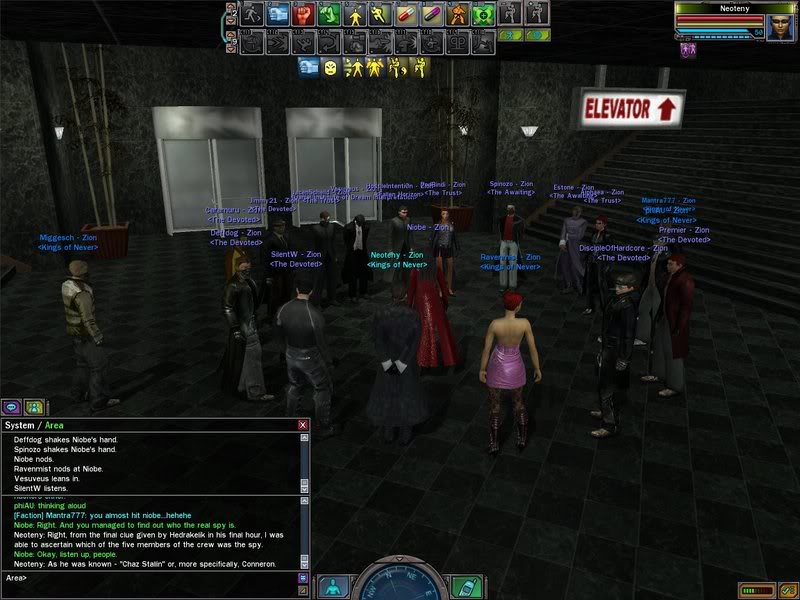Click the blue fist hotbar slot
The image size is (800, 600).
tap(278, 14)
